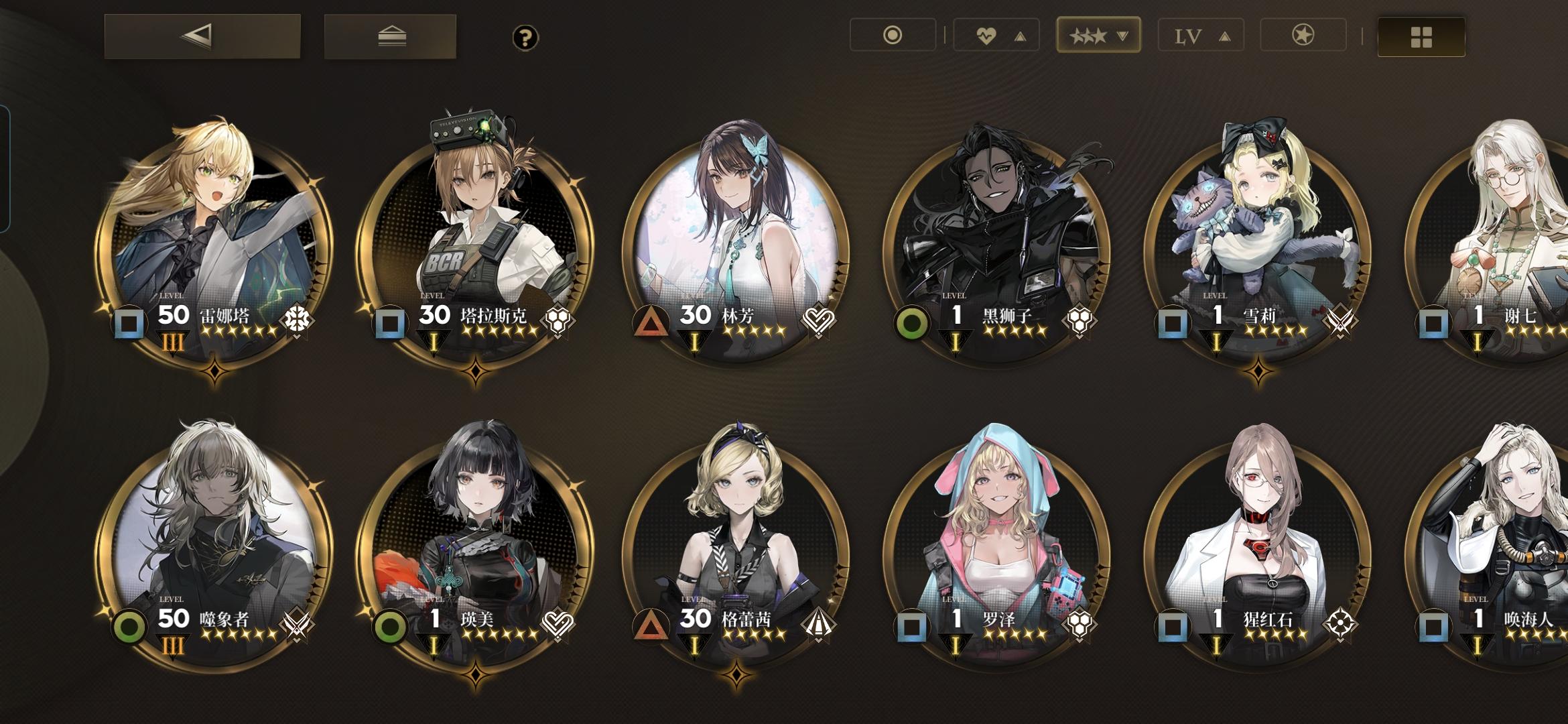Toggle ascending LV sort order

coord(1226,37)
